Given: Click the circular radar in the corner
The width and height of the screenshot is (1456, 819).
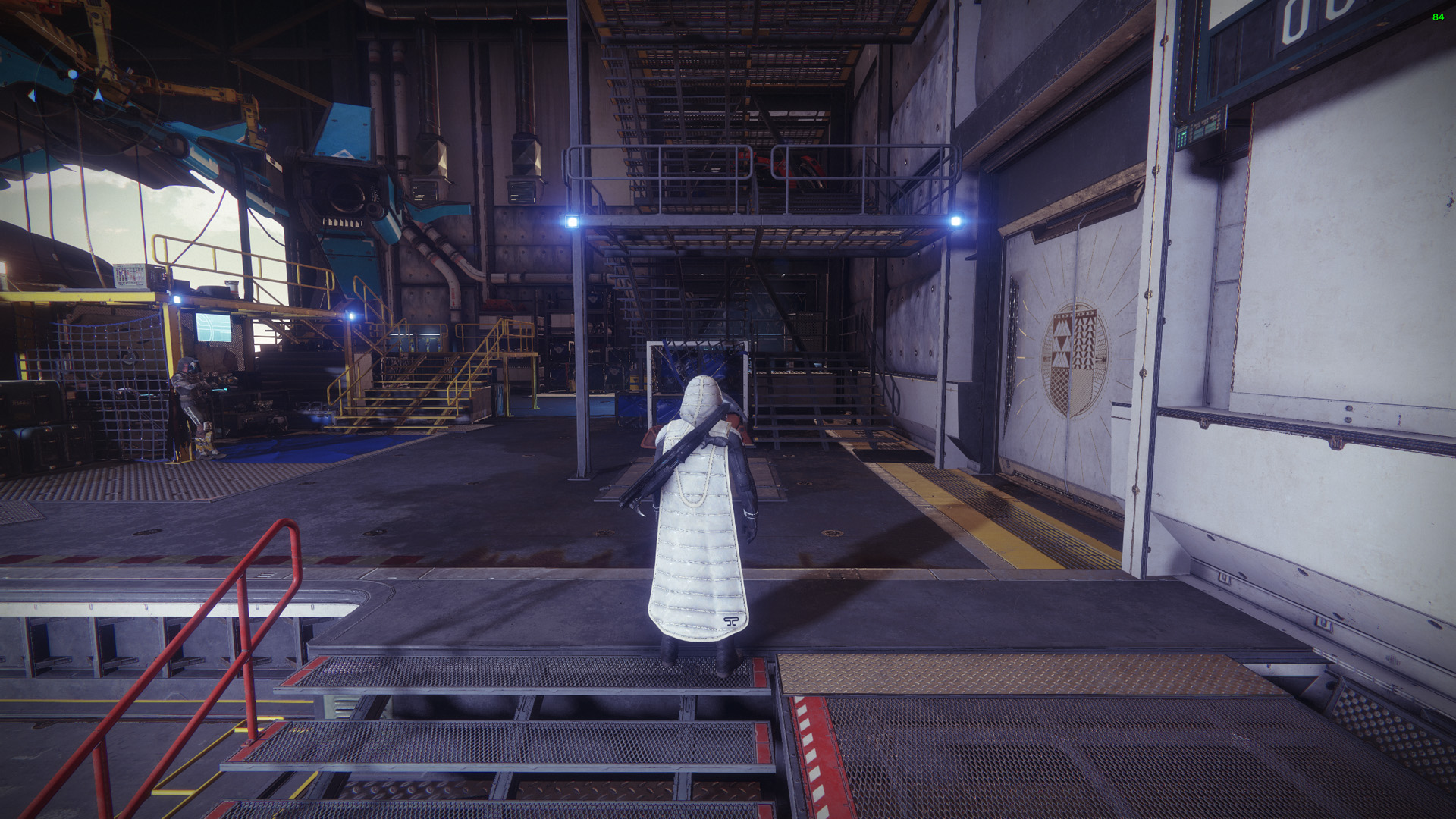Looking at the screenshot, I should [x=96, y=95].
